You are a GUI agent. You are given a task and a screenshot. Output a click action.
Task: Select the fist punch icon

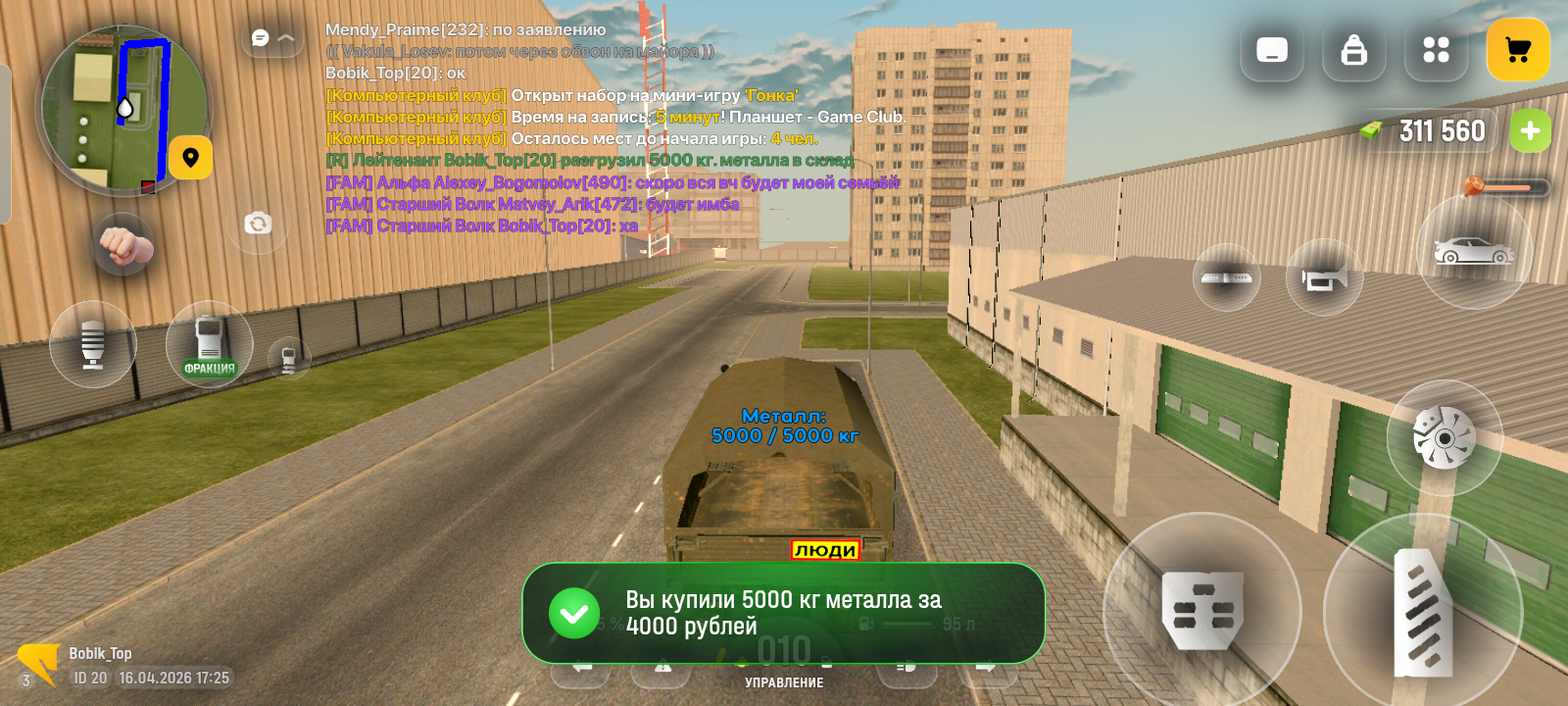coord(123,245)
